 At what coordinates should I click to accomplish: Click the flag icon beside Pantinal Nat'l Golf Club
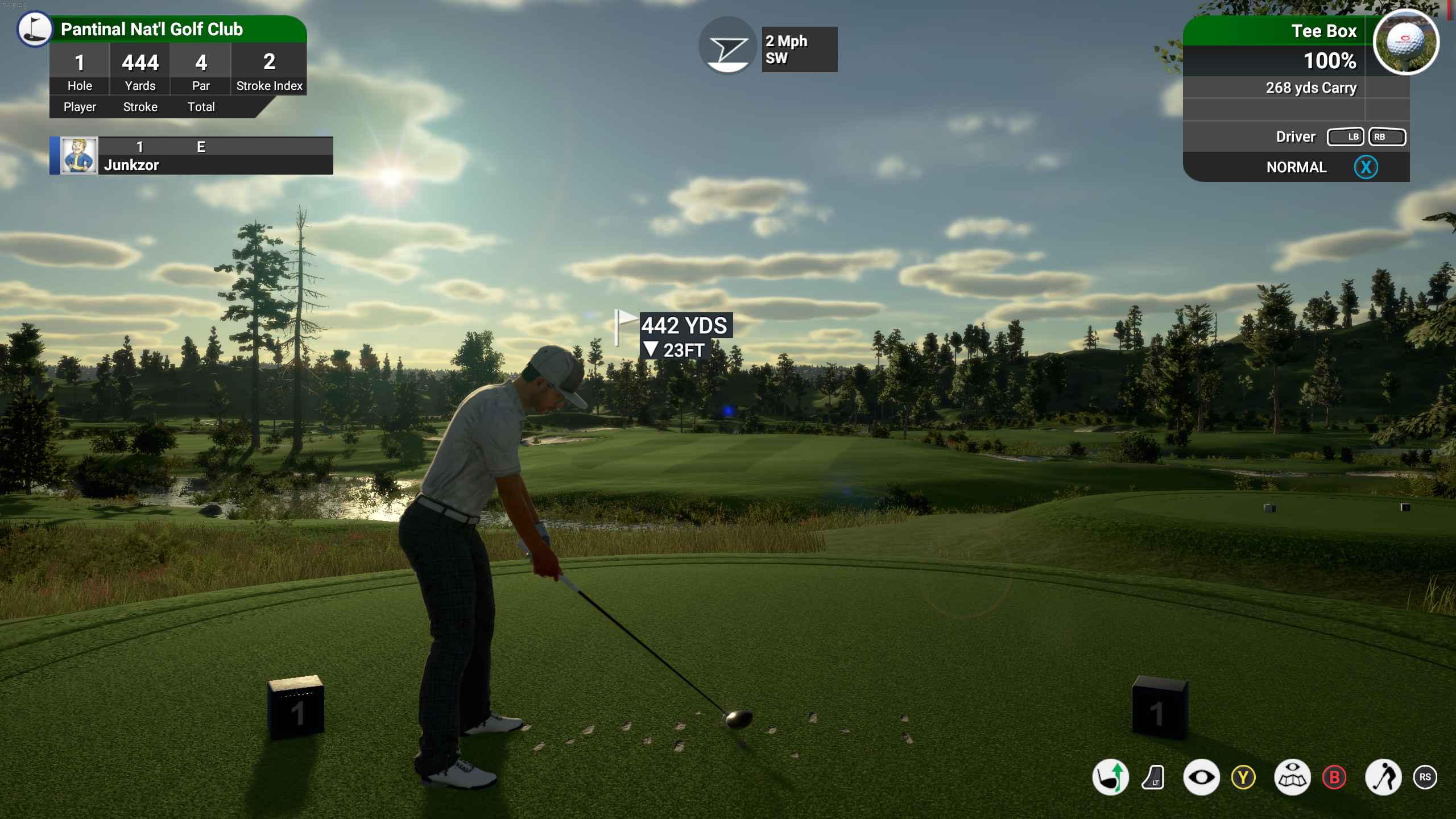pyautogui.click(x=34, y=29)
